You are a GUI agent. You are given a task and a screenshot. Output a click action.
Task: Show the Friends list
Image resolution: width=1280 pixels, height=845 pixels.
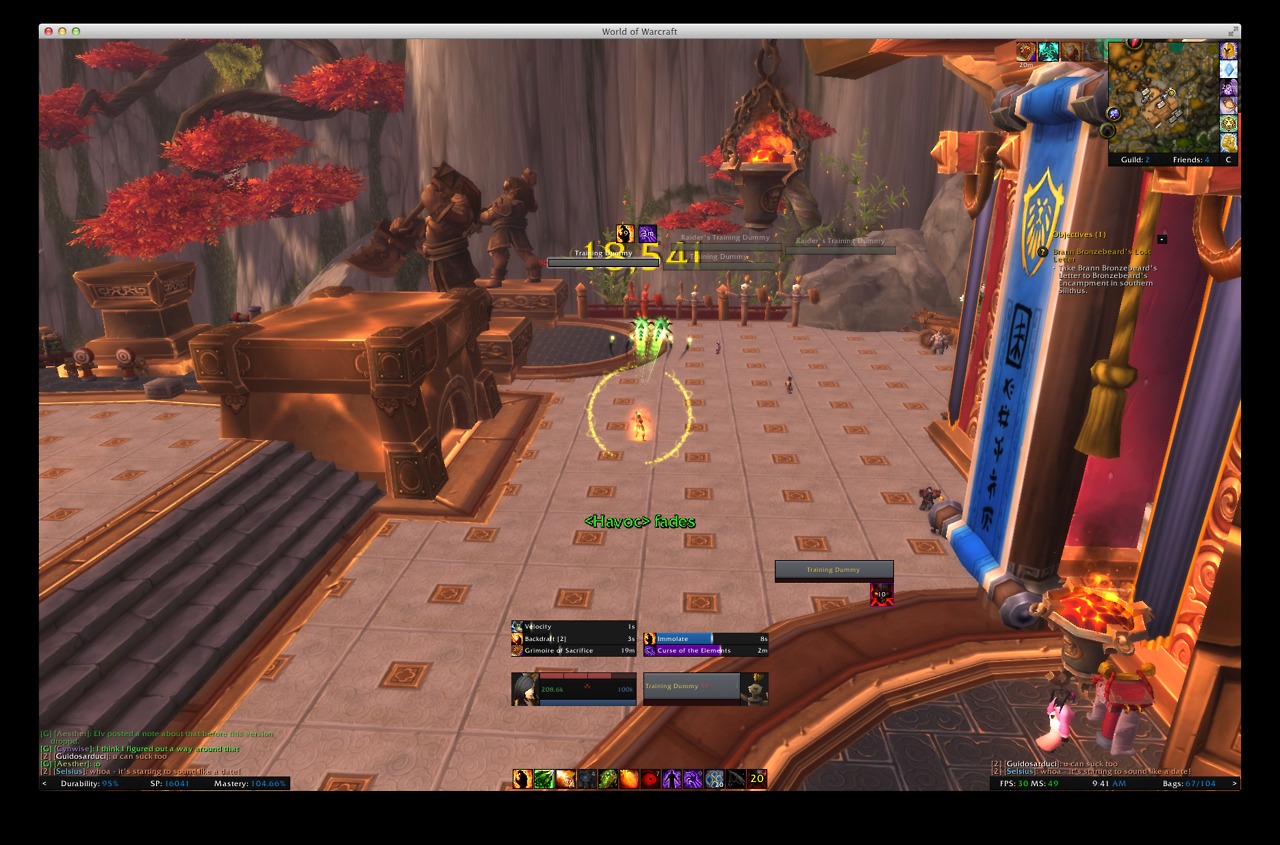coord(1191,160)
